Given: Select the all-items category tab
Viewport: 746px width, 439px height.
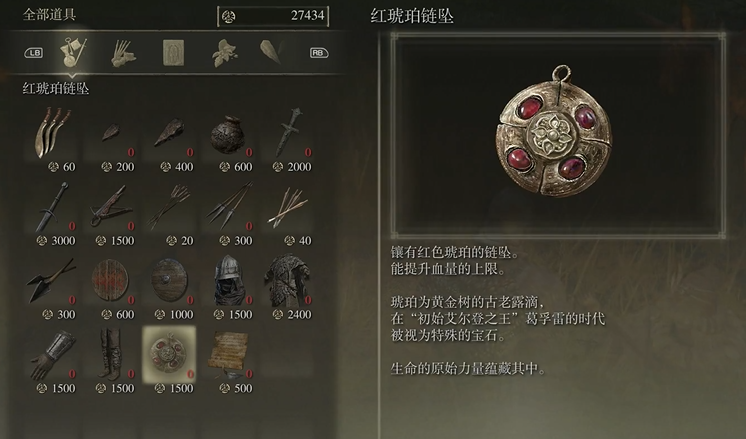Looking at the screenshot, I should click(73, 52).
